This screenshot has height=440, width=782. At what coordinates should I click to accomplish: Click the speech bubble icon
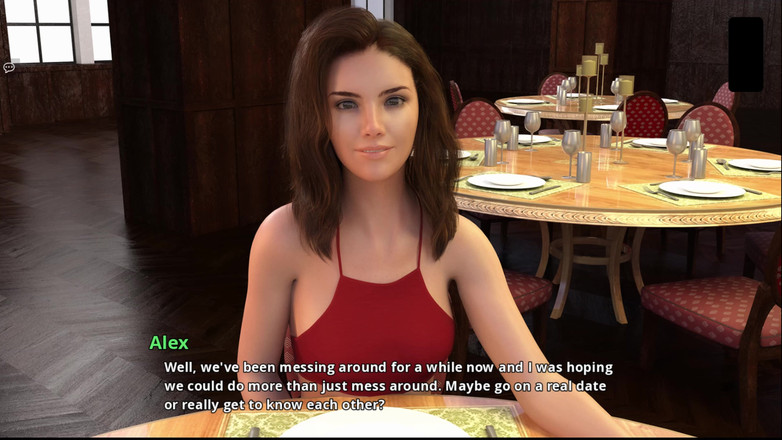pyautogui.click(x=8, y=68)
